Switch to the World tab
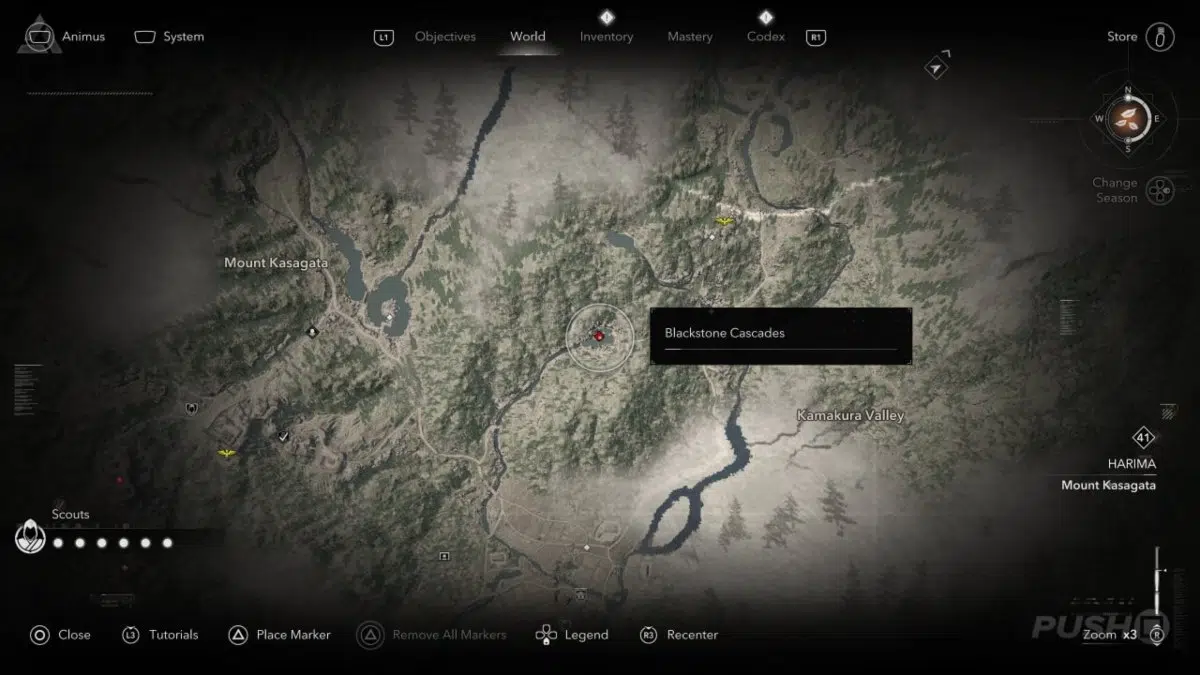1200x675 pixels. pos(527,37)
